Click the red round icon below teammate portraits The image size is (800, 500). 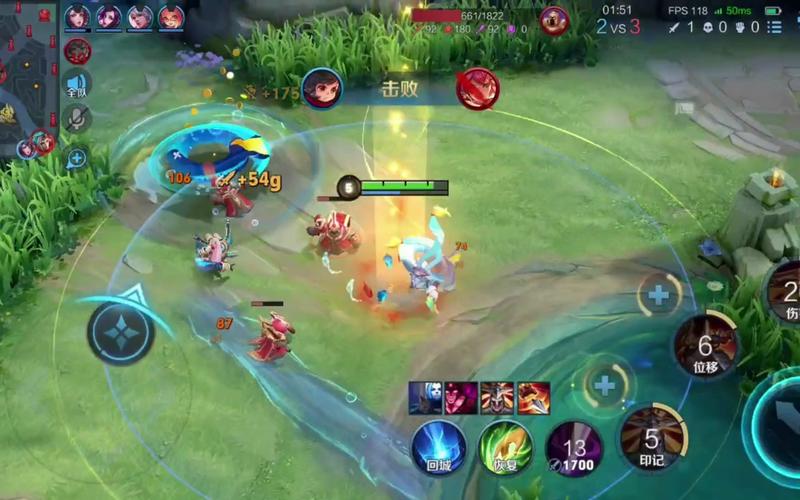point(77,51)
